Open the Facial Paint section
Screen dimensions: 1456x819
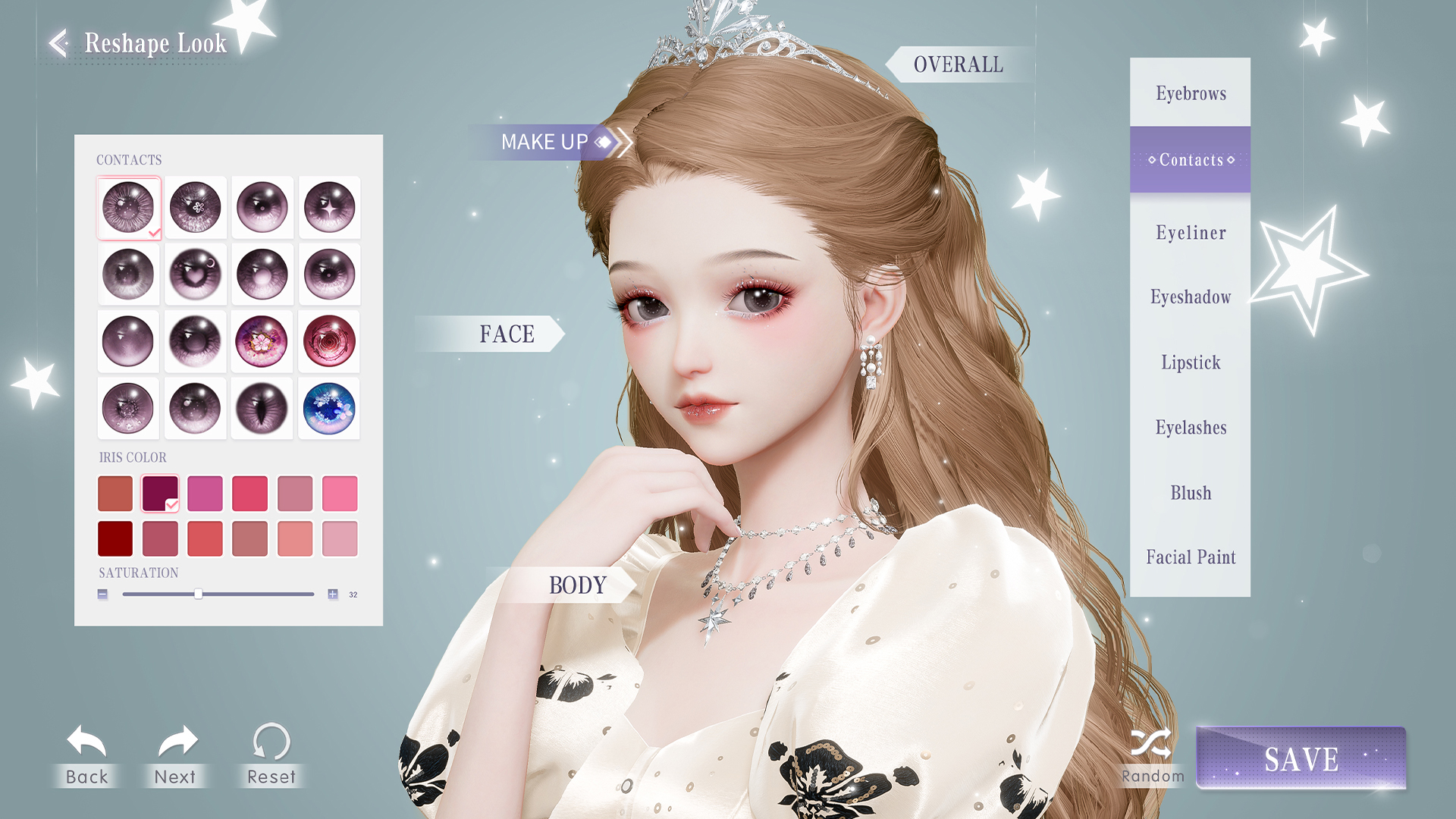tap(1190, 557)
